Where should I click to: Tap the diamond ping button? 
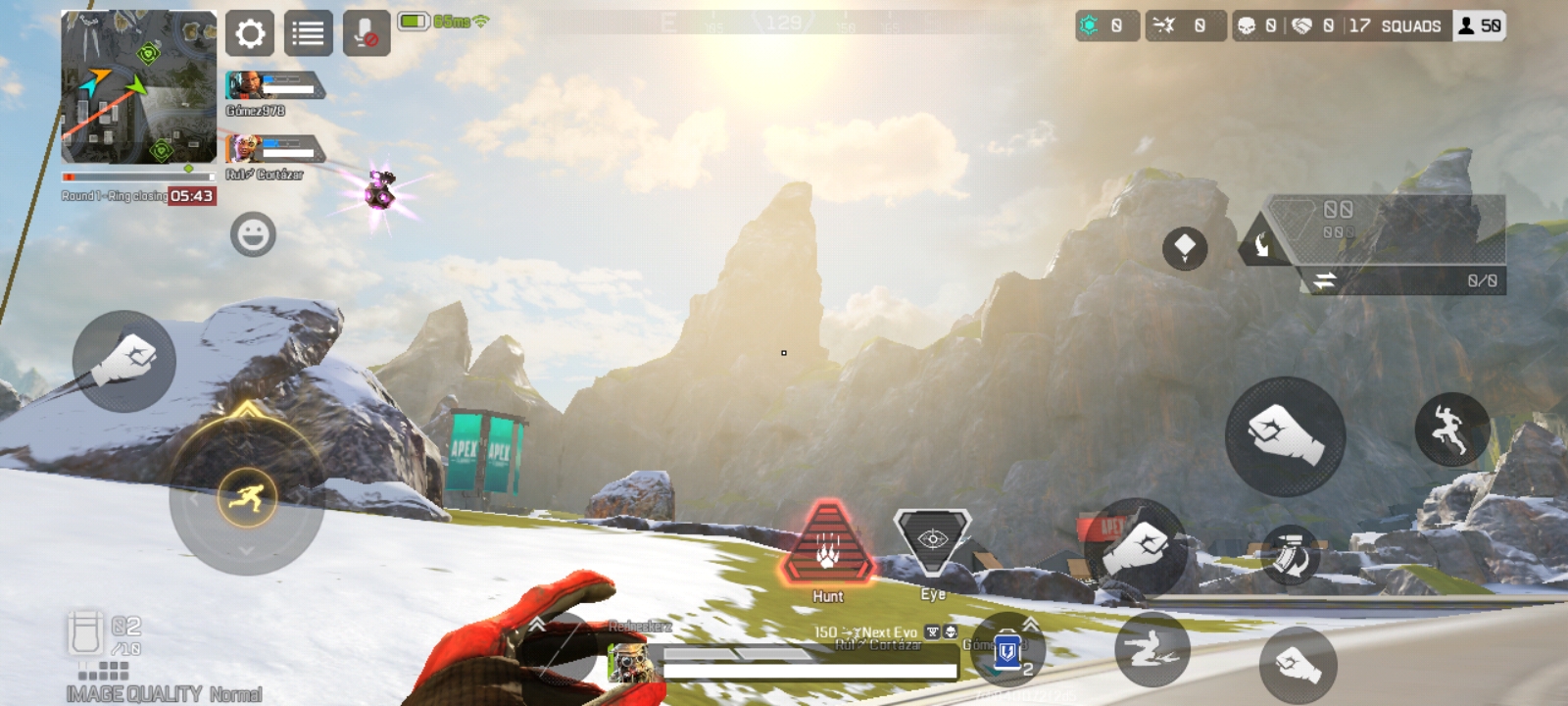1184,247
